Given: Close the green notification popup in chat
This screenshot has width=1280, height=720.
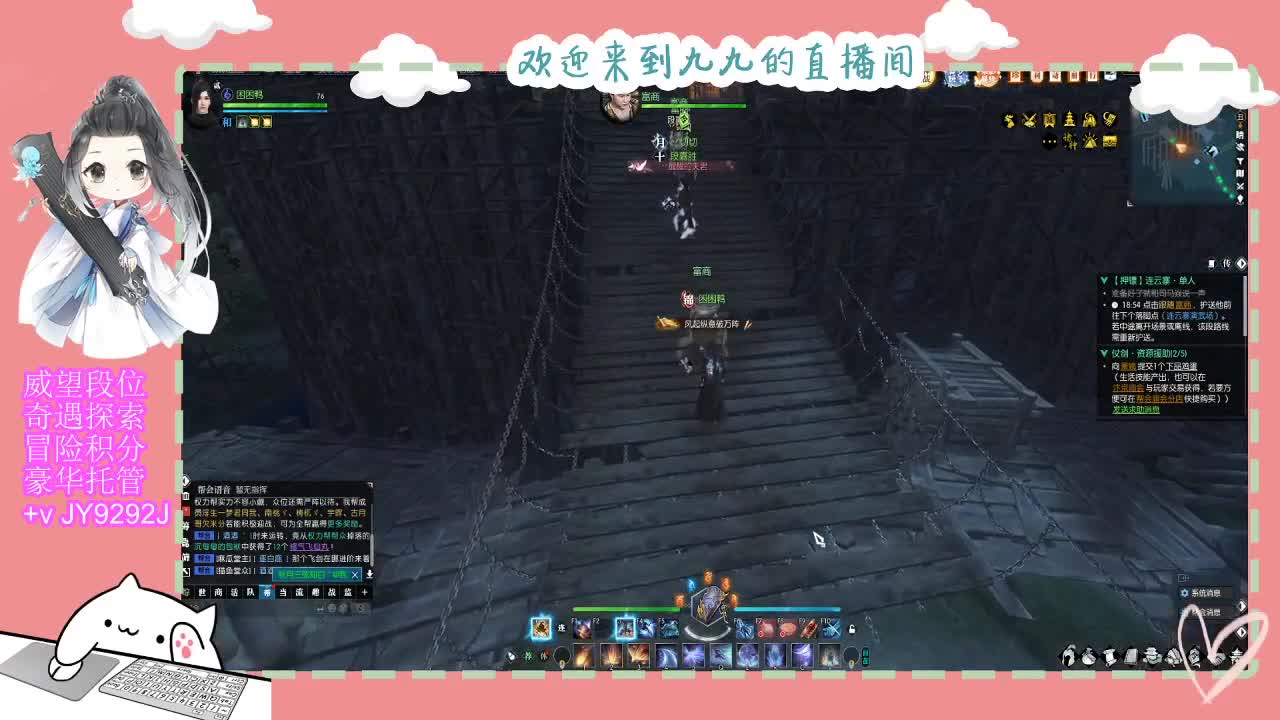Looking at the screenshot, I should [354, 574].
